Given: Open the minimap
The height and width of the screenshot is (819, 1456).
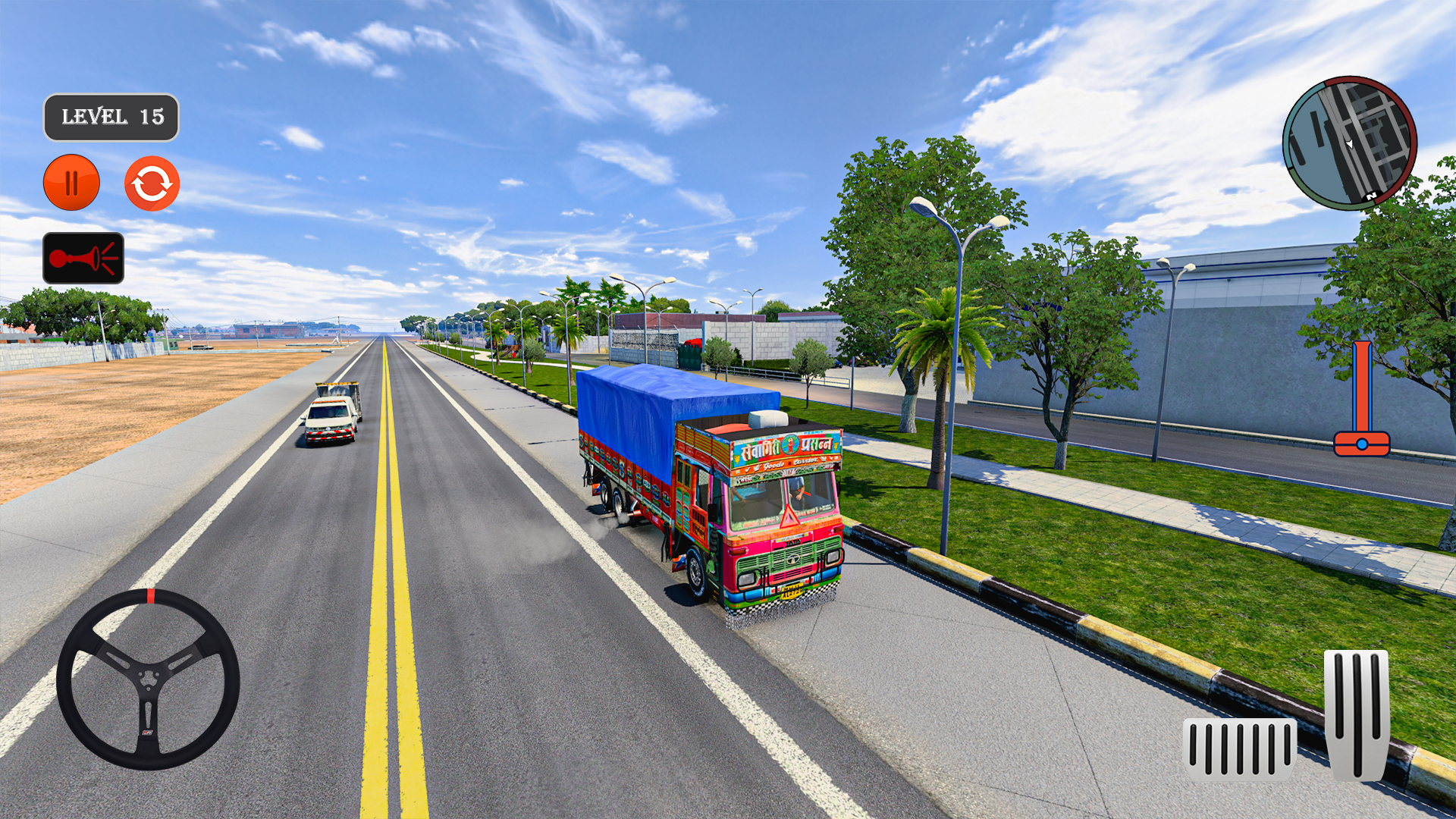Looking at the screenshot, I should 1351,143.
